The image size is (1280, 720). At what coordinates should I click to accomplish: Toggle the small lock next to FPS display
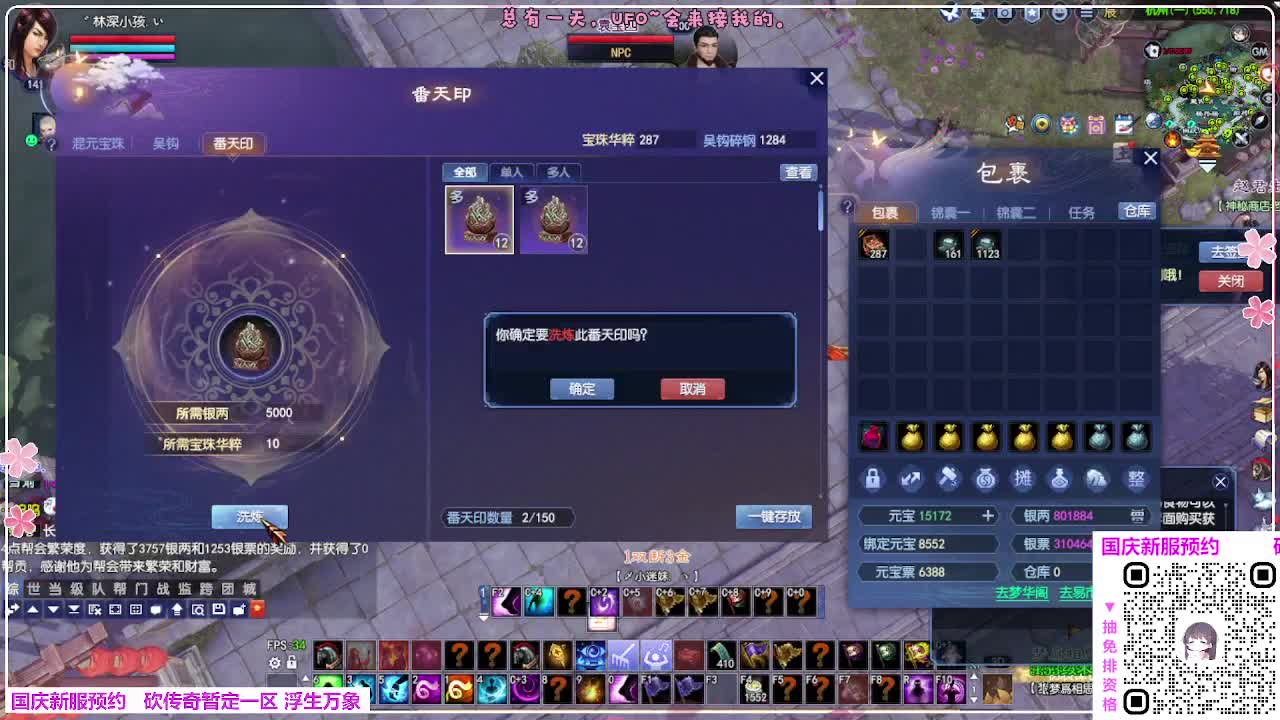(x=291, y=661)
